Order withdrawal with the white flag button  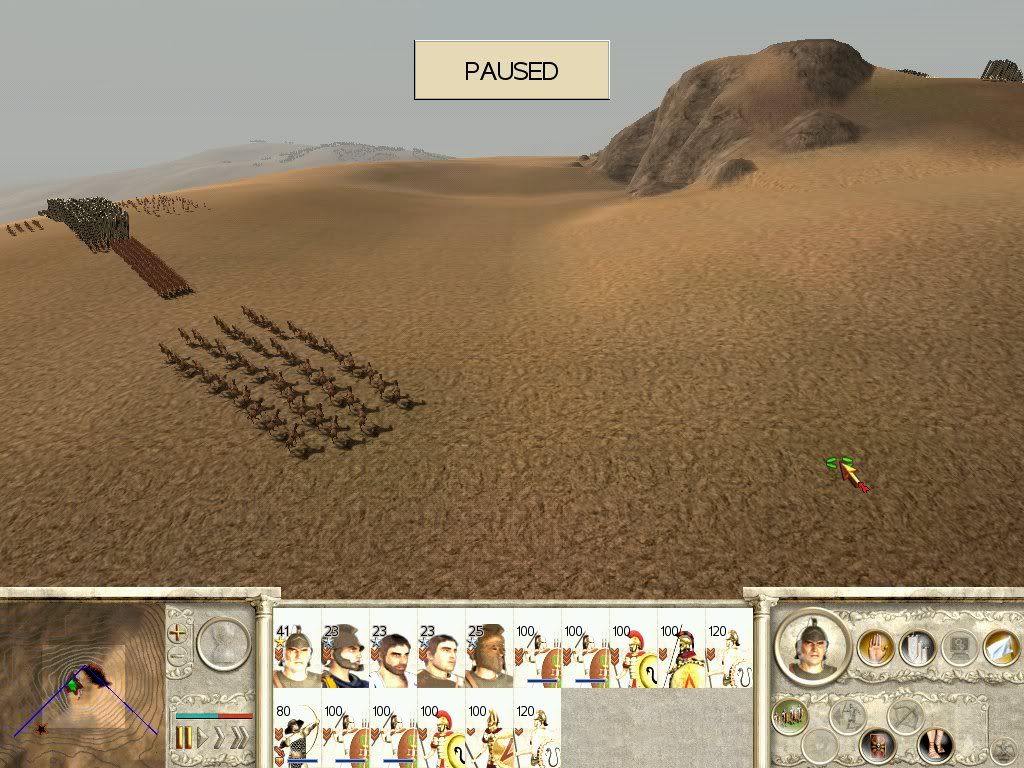(1000, 647)
